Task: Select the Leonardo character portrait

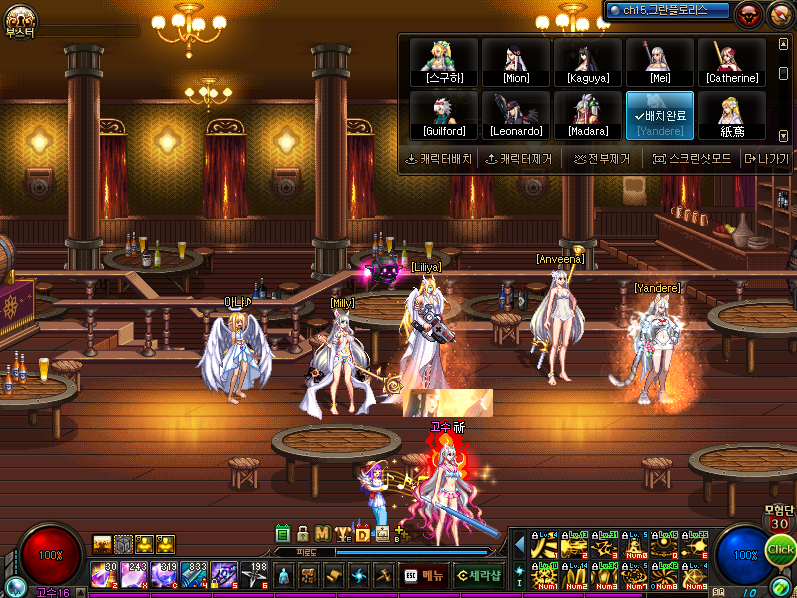Action: 516,116
